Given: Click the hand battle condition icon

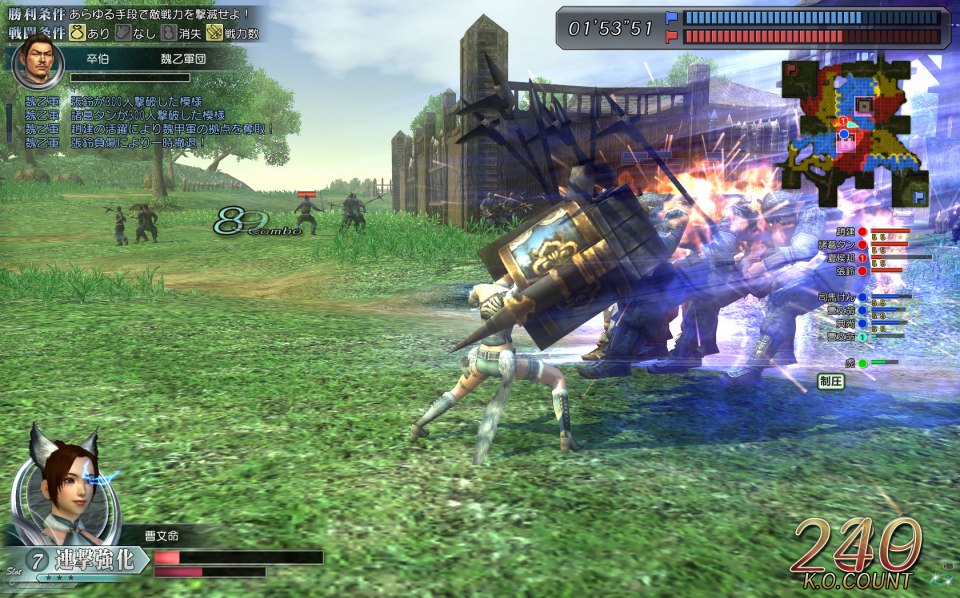Looking at the screenshot, I should [x=121, y=34].
